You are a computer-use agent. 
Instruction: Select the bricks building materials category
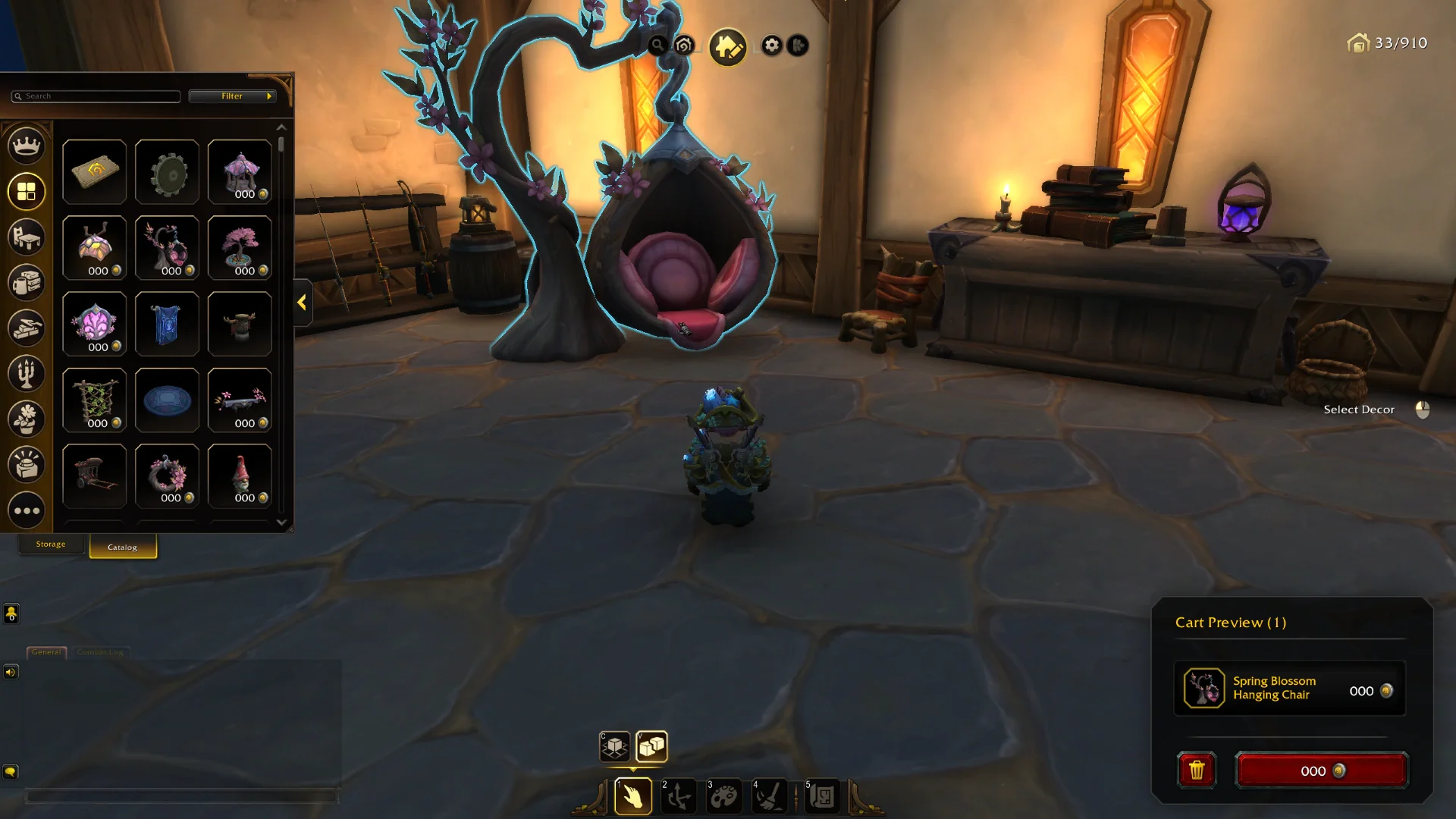tap(26, 328)
